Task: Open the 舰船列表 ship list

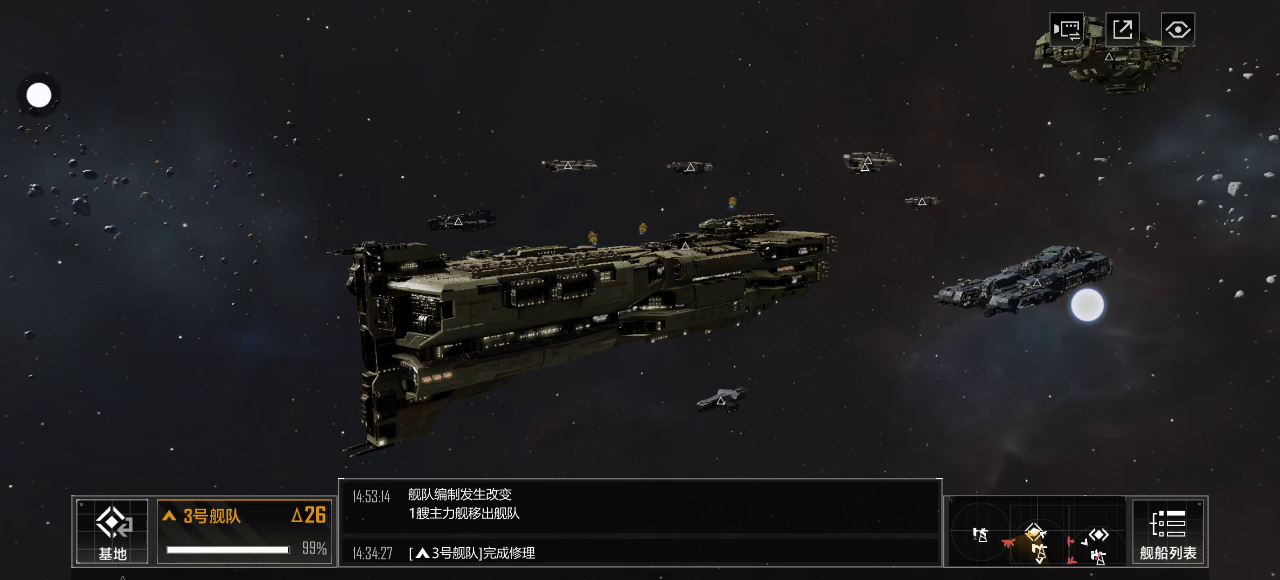Action: 1168,531
